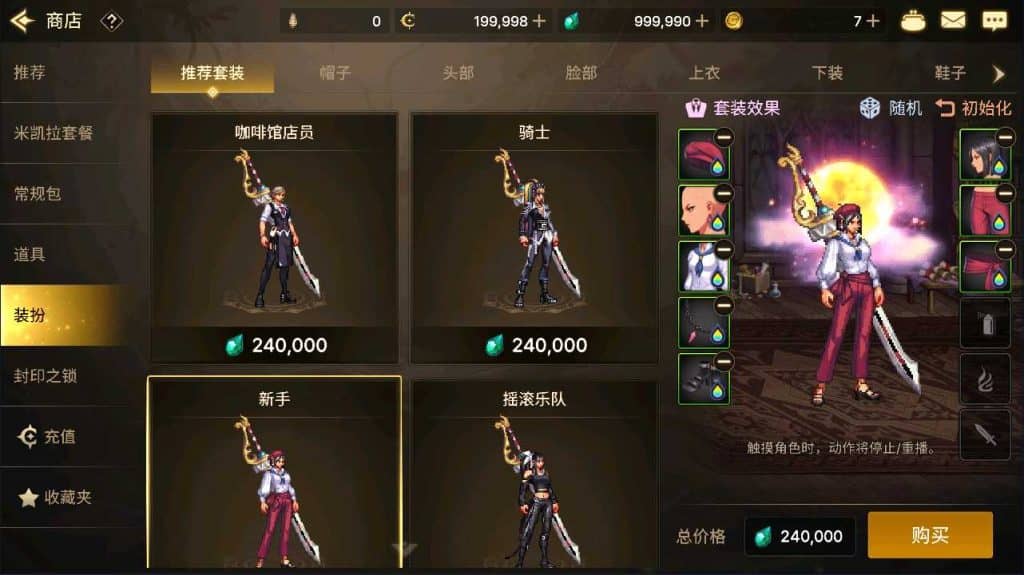Image resolution: width=1024 pixels, height=575 pixels.
Task: Open the 道具 shop section
Action: point(30,254)
